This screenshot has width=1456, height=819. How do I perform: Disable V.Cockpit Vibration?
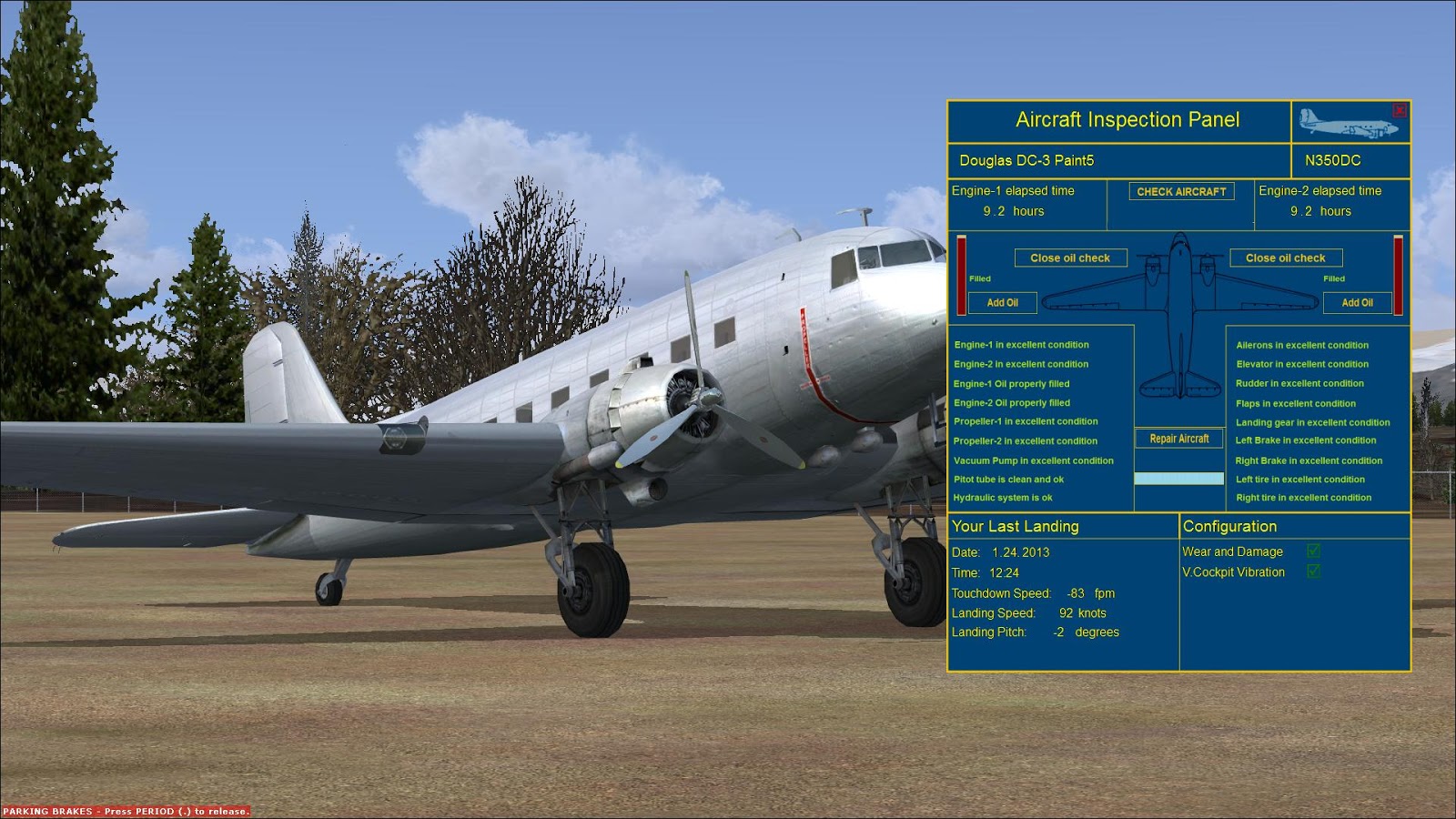[x=1315, y=572]
